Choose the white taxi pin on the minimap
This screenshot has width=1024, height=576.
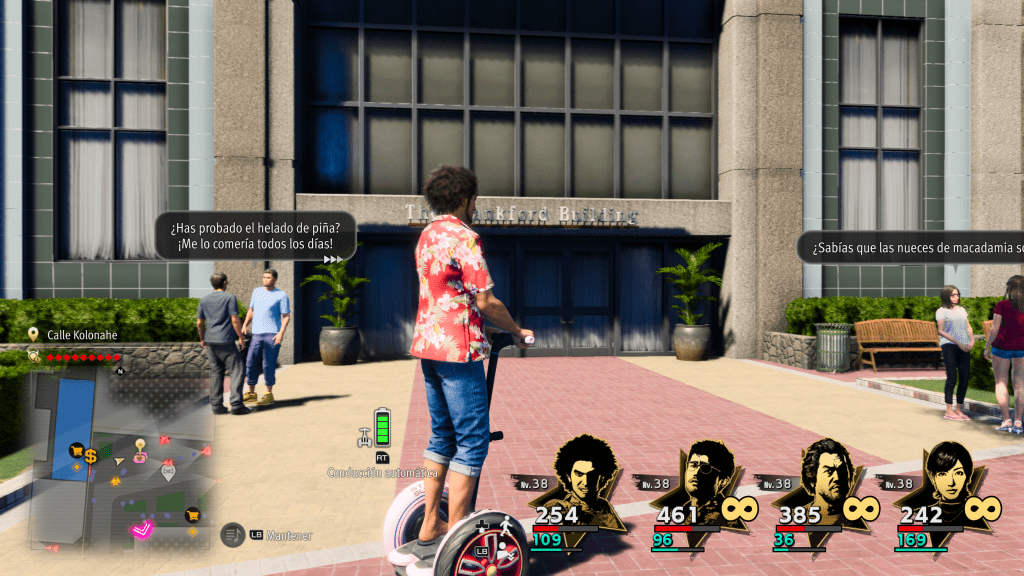pos(168,470)
